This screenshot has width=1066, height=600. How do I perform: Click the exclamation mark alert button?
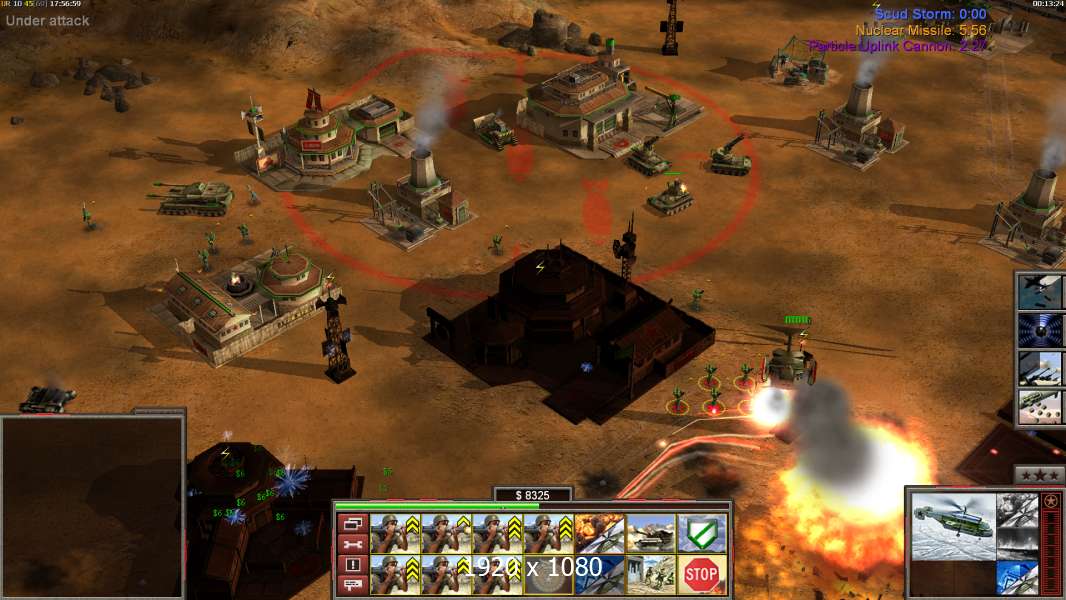tap(351, 565)
